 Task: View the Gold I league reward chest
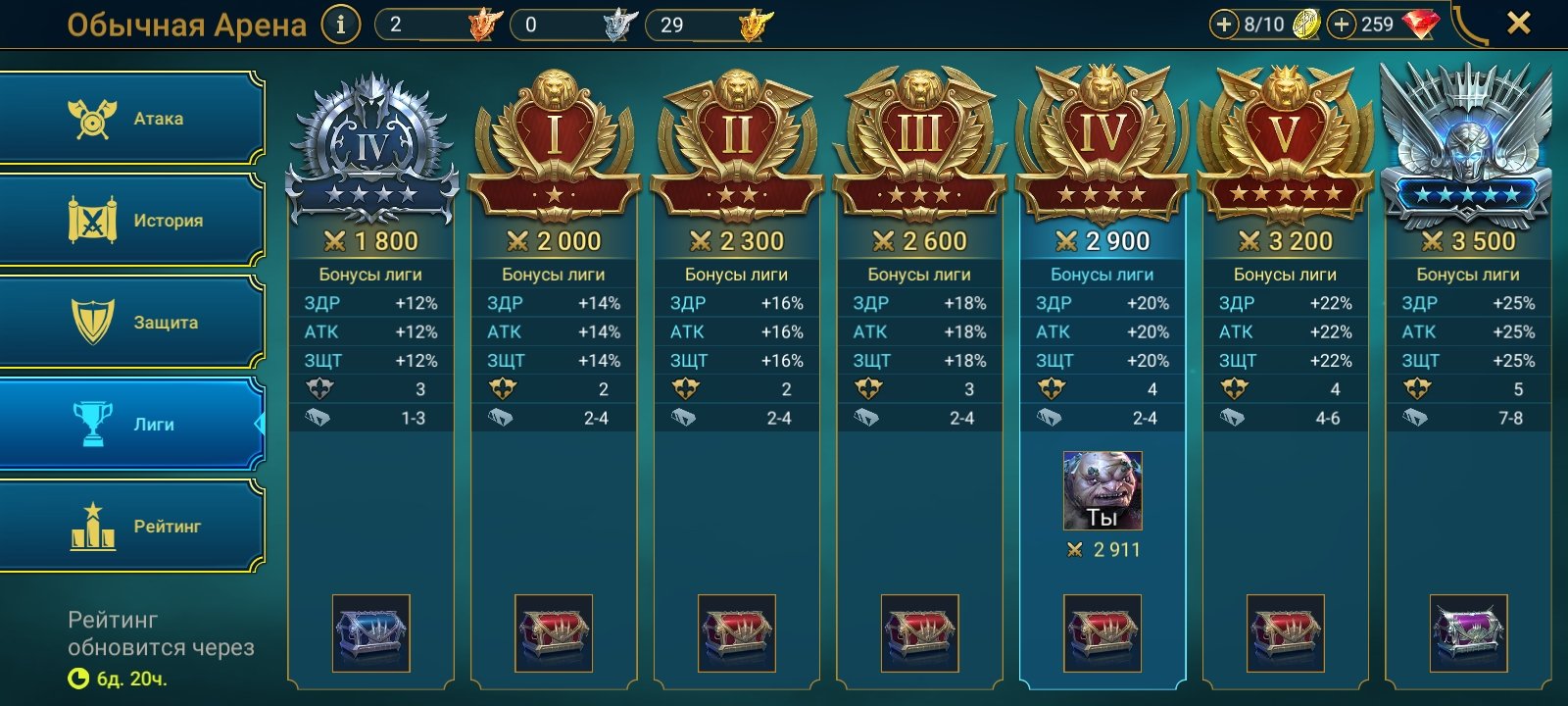pyautogui.click(x=554, y=632)
